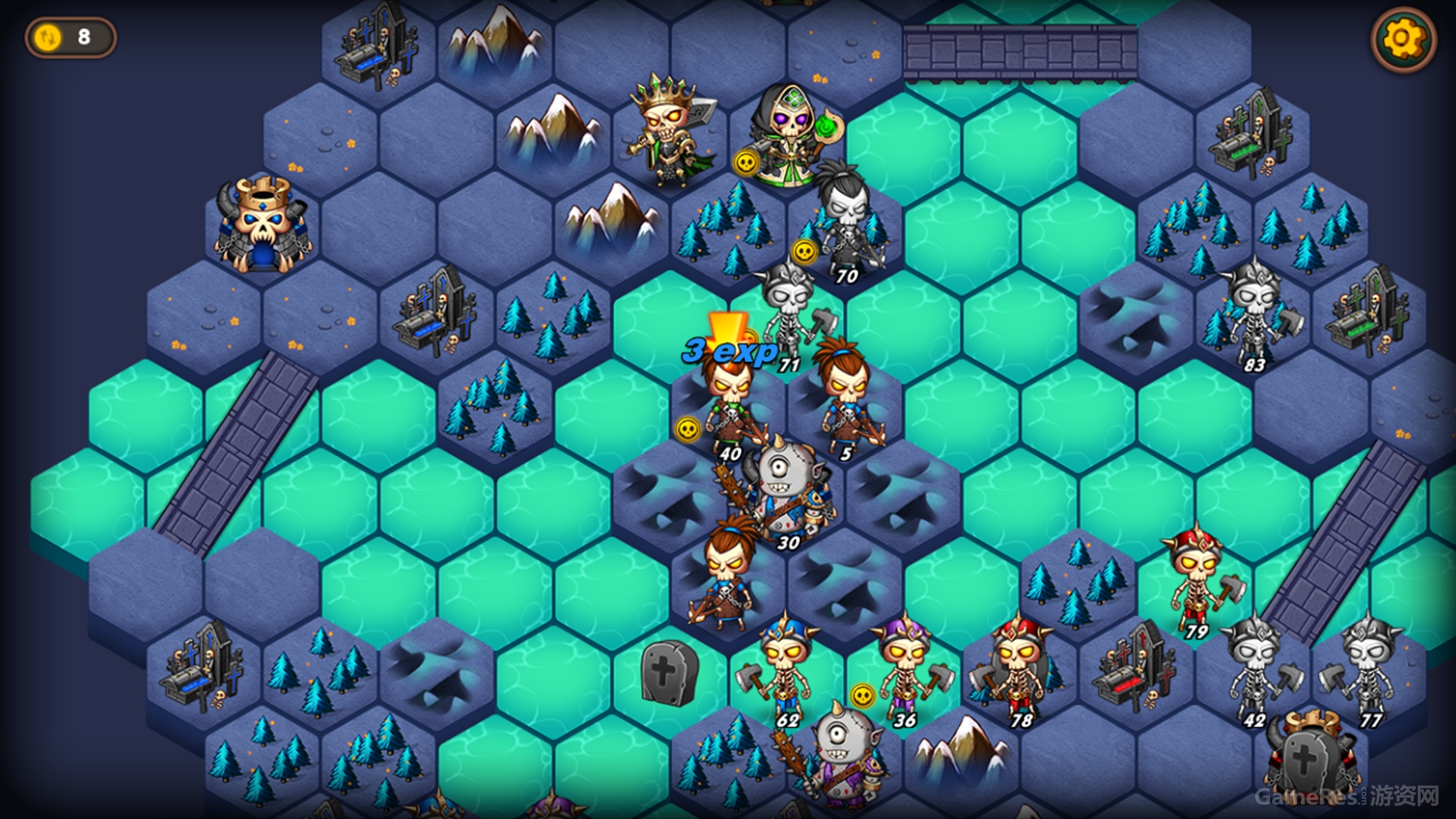Choose the gray skeleton marked 42
Screen dimensions: 1456x819
click(1253, 669)
